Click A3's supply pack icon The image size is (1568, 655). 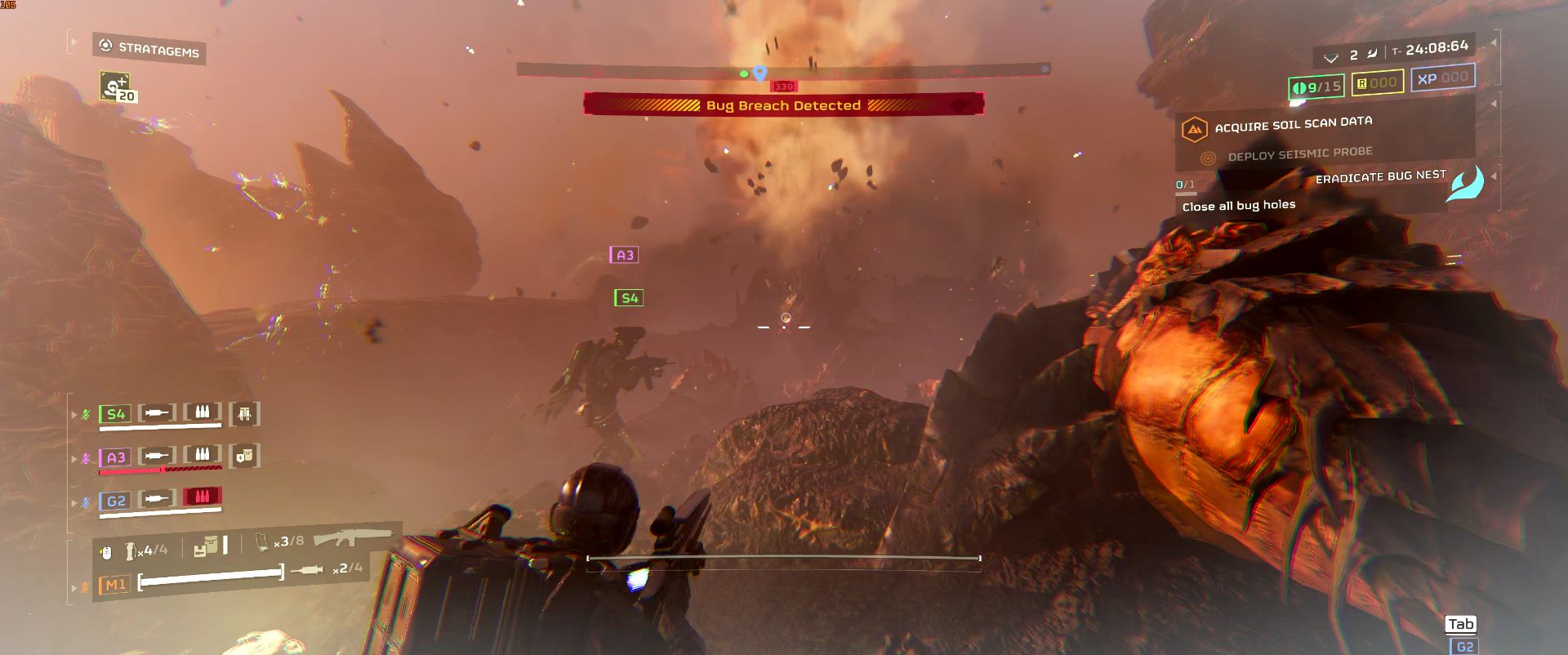pos(244,456)
